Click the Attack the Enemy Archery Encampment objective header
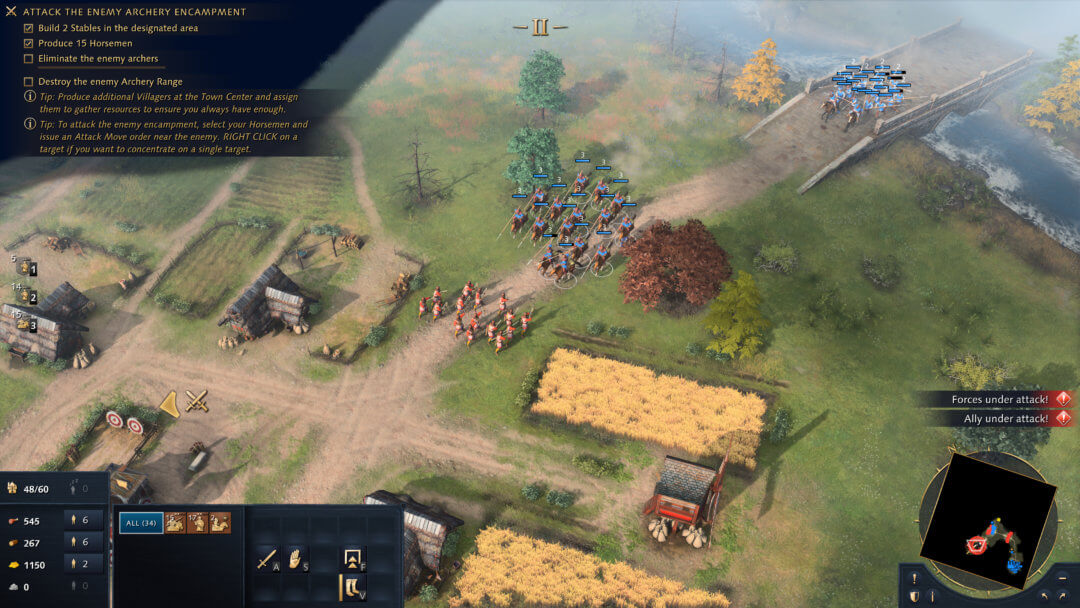The image size is (1080, 608). (x=140, y=12)
